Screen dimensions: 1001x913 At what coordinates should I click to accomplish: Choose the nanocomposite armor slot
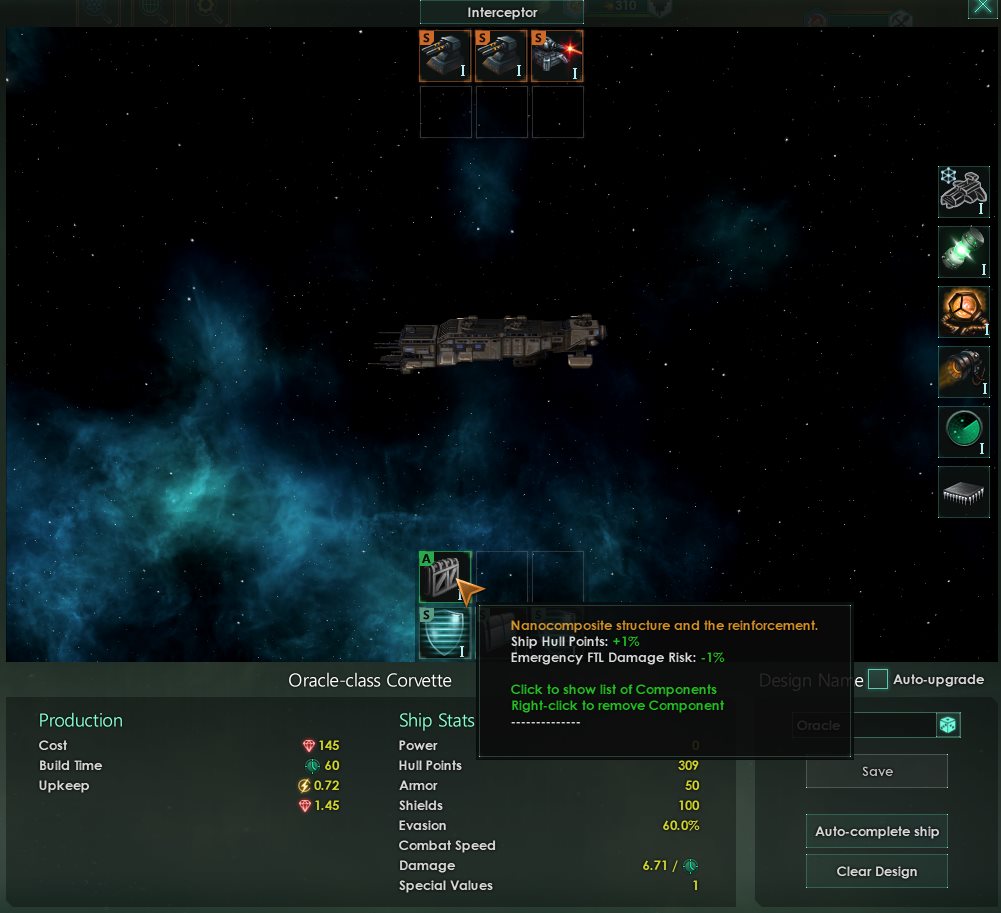click(445, 577)
